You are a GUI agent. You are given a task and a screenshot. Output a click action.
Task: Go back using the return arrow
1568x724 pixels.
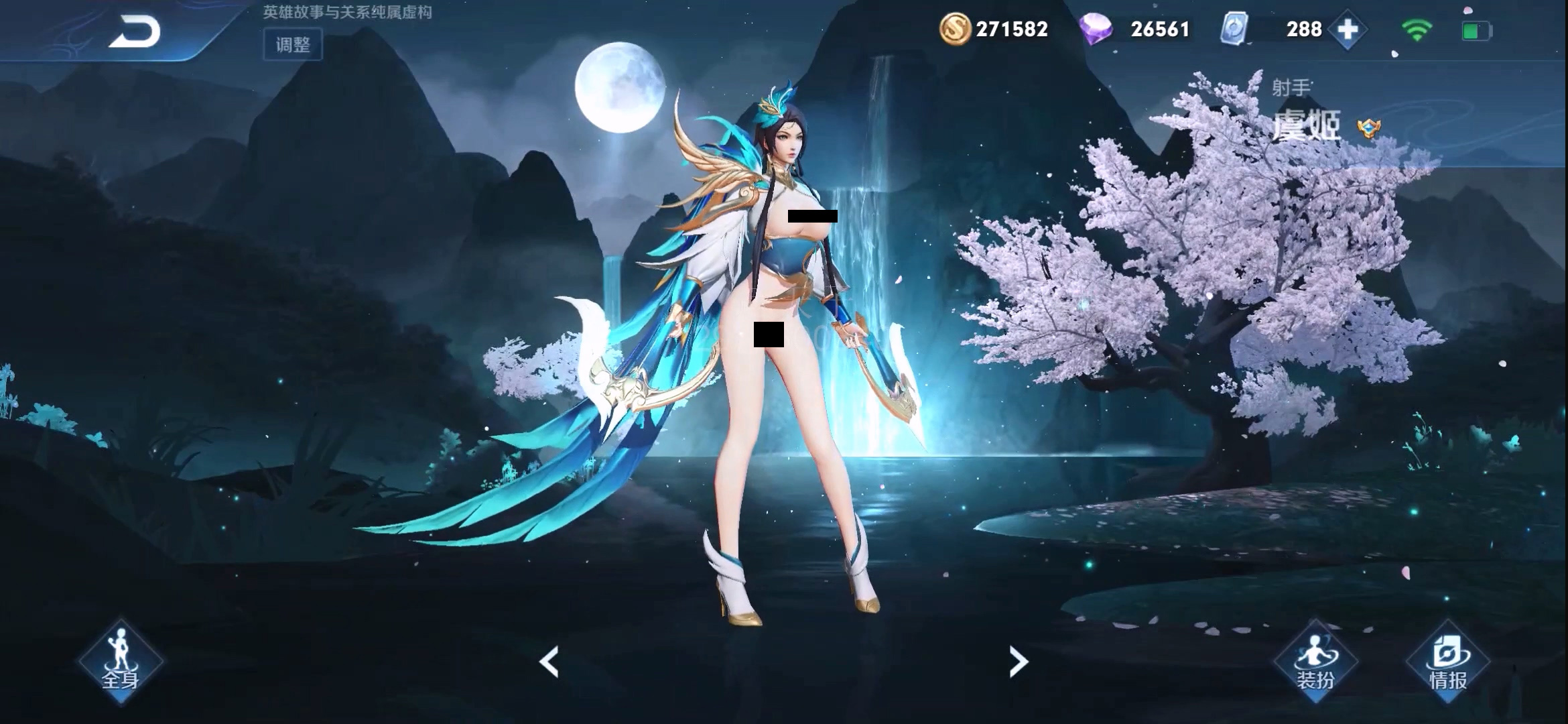135,32
